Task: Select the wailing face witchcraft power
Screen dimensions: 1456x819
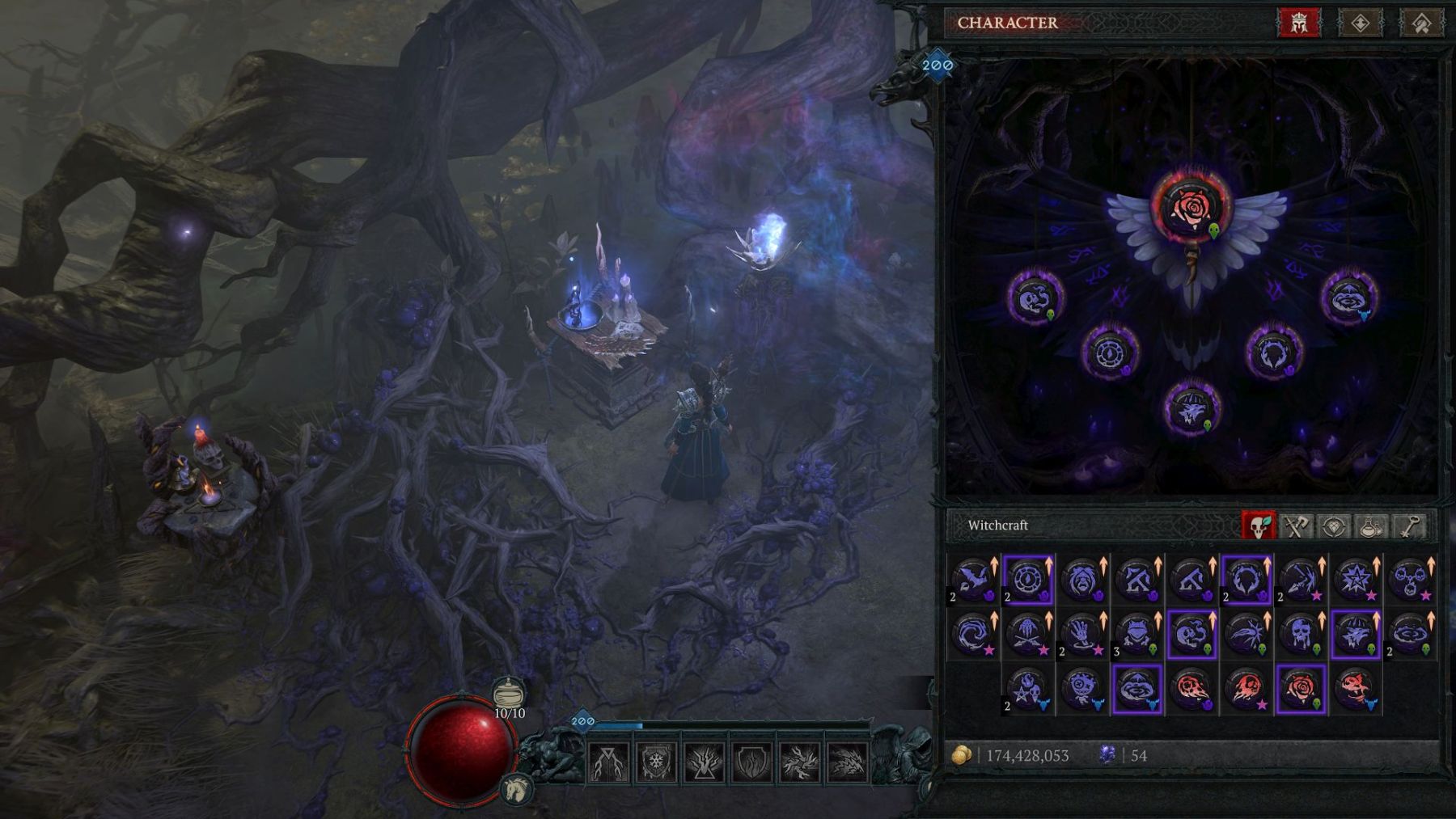Action: click(1082, 580)
